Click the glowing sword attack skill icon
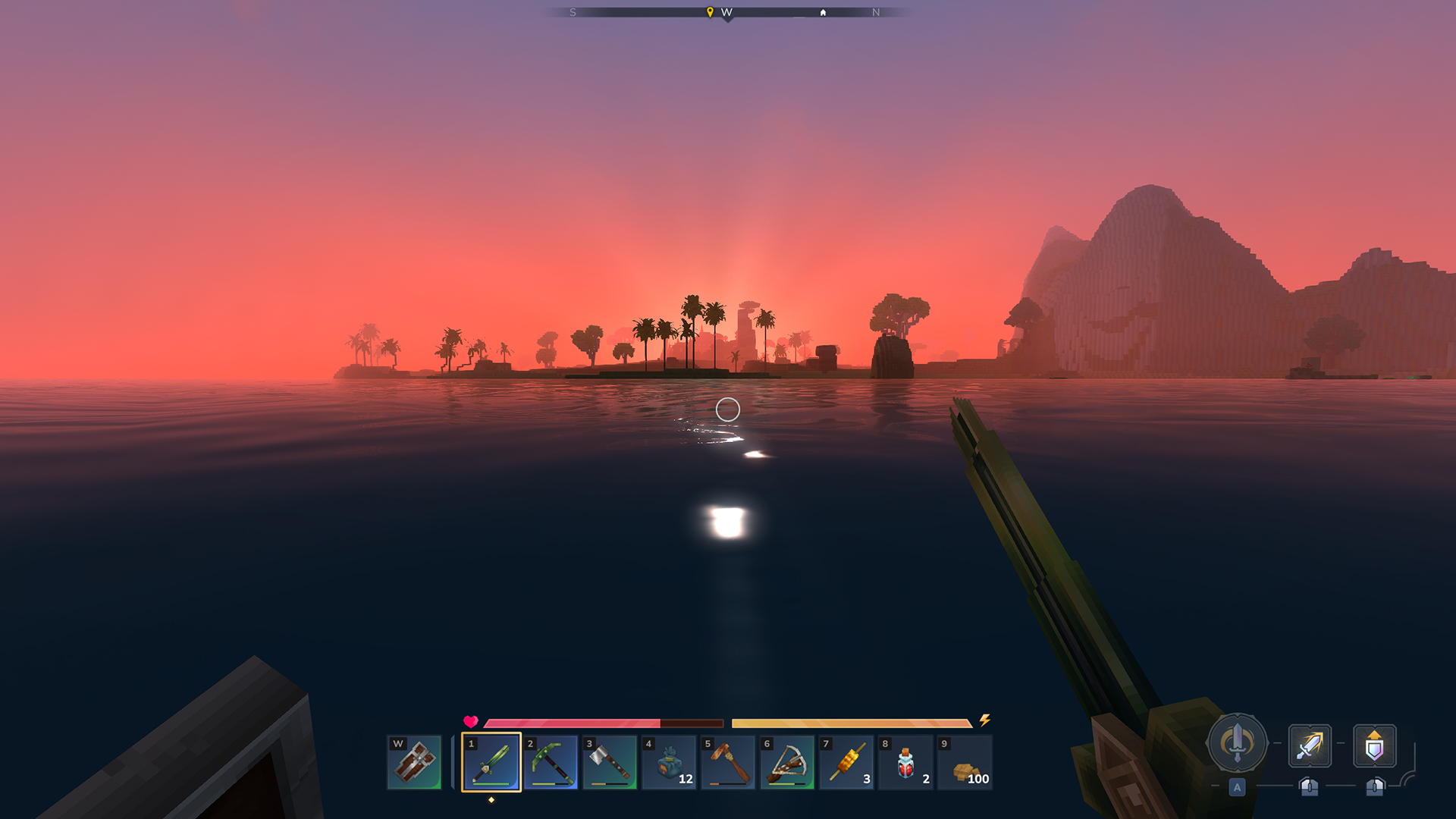The height and width of the screenshot is (819, 1456). click(x=1310, y=747)
